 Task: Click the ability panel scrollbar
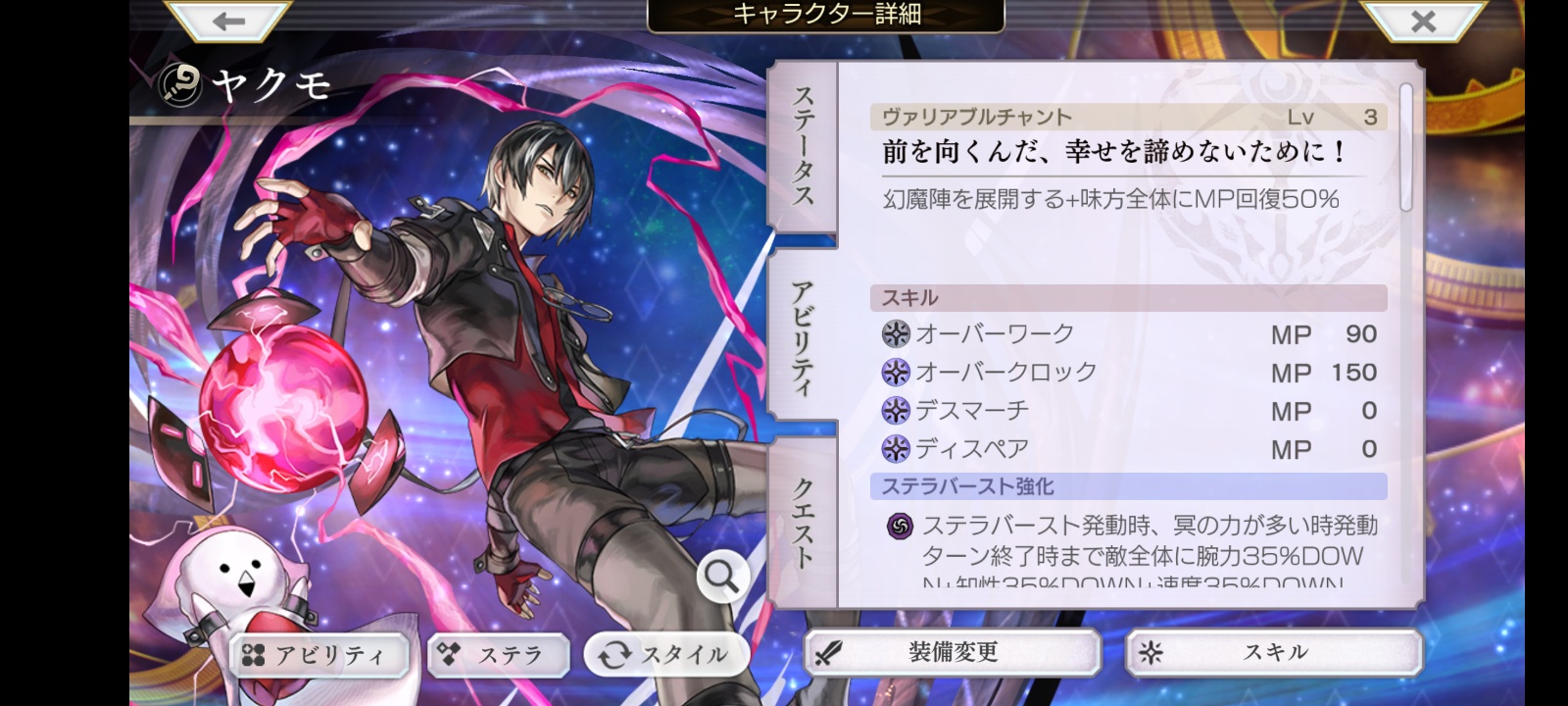[1406, 147]
